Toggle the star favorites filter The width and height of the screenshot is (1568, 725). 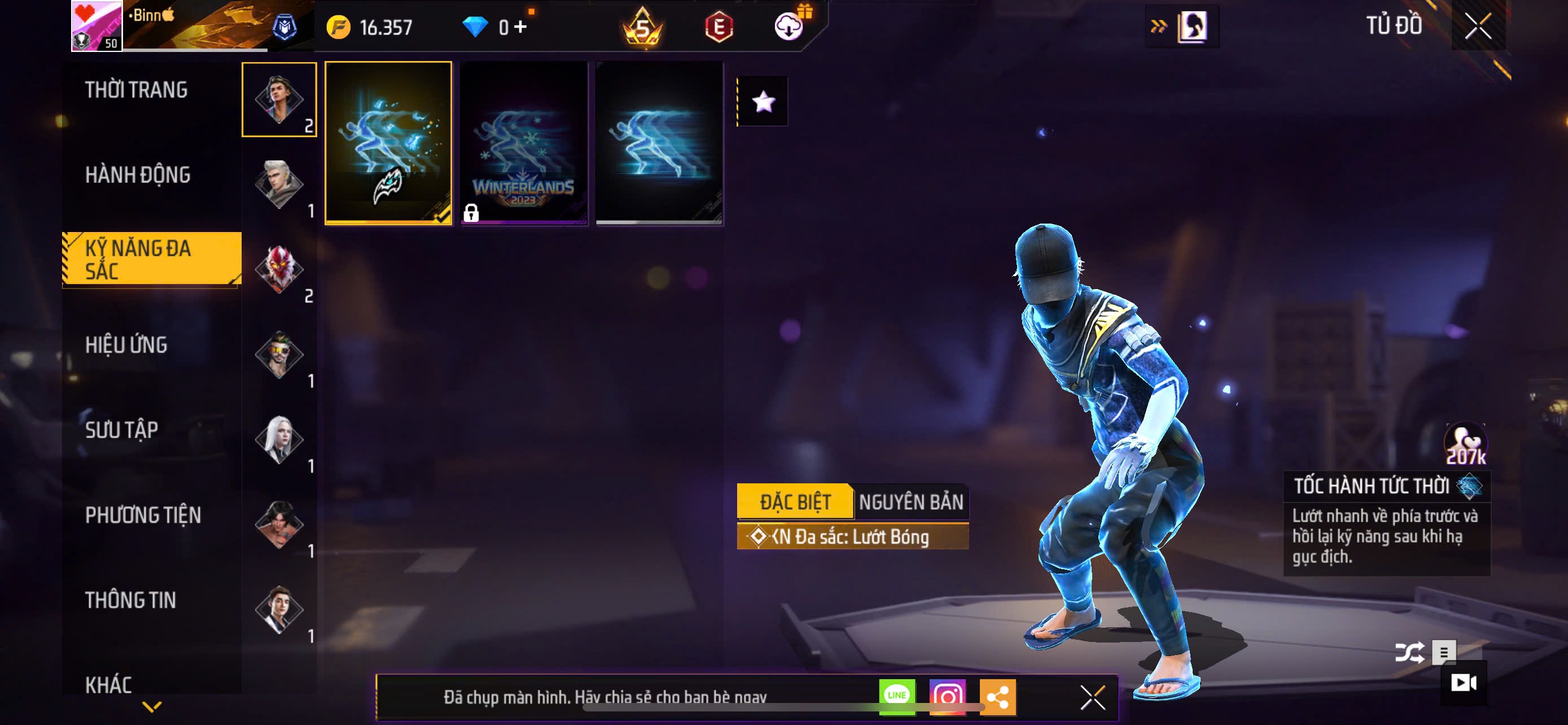click(763, 102)
